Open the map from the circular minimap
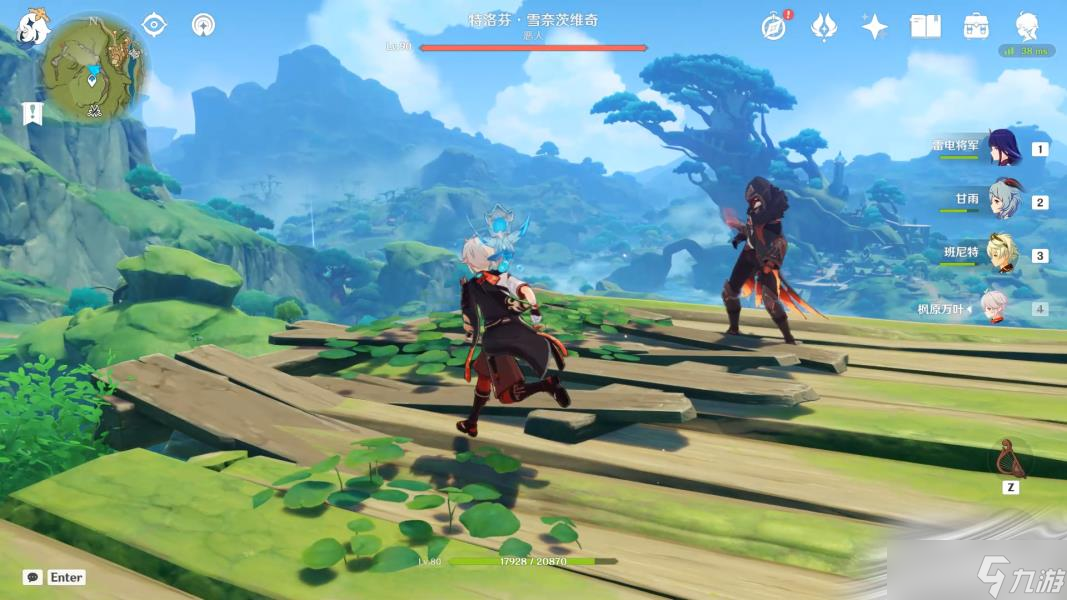 click(x=95, y=68)
